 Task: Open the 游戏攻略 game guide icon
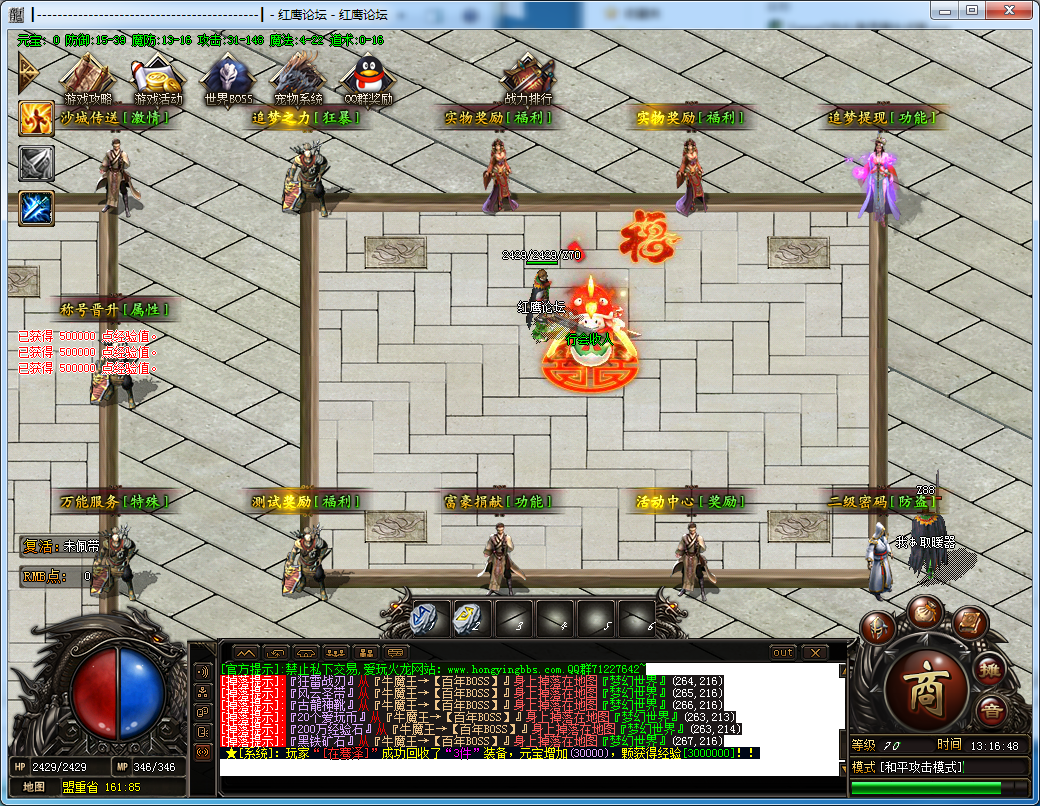tap(87, 76)
